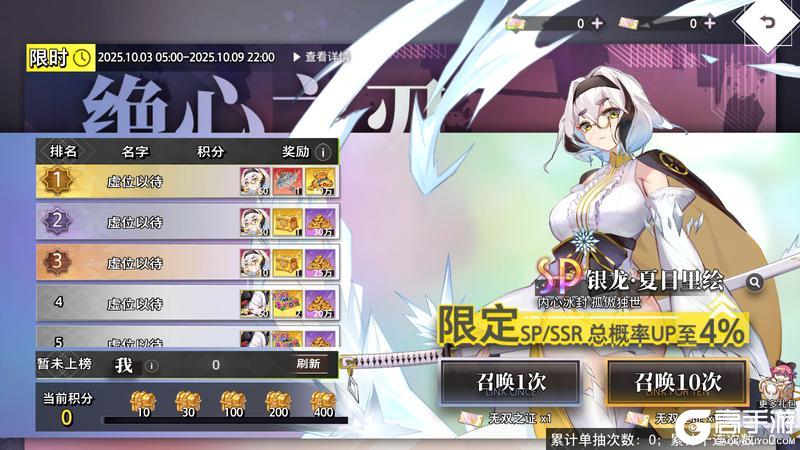Viewport: 800px width, 450px height.
Task: Open the 30-point reward chest
Action: point(188,401)
